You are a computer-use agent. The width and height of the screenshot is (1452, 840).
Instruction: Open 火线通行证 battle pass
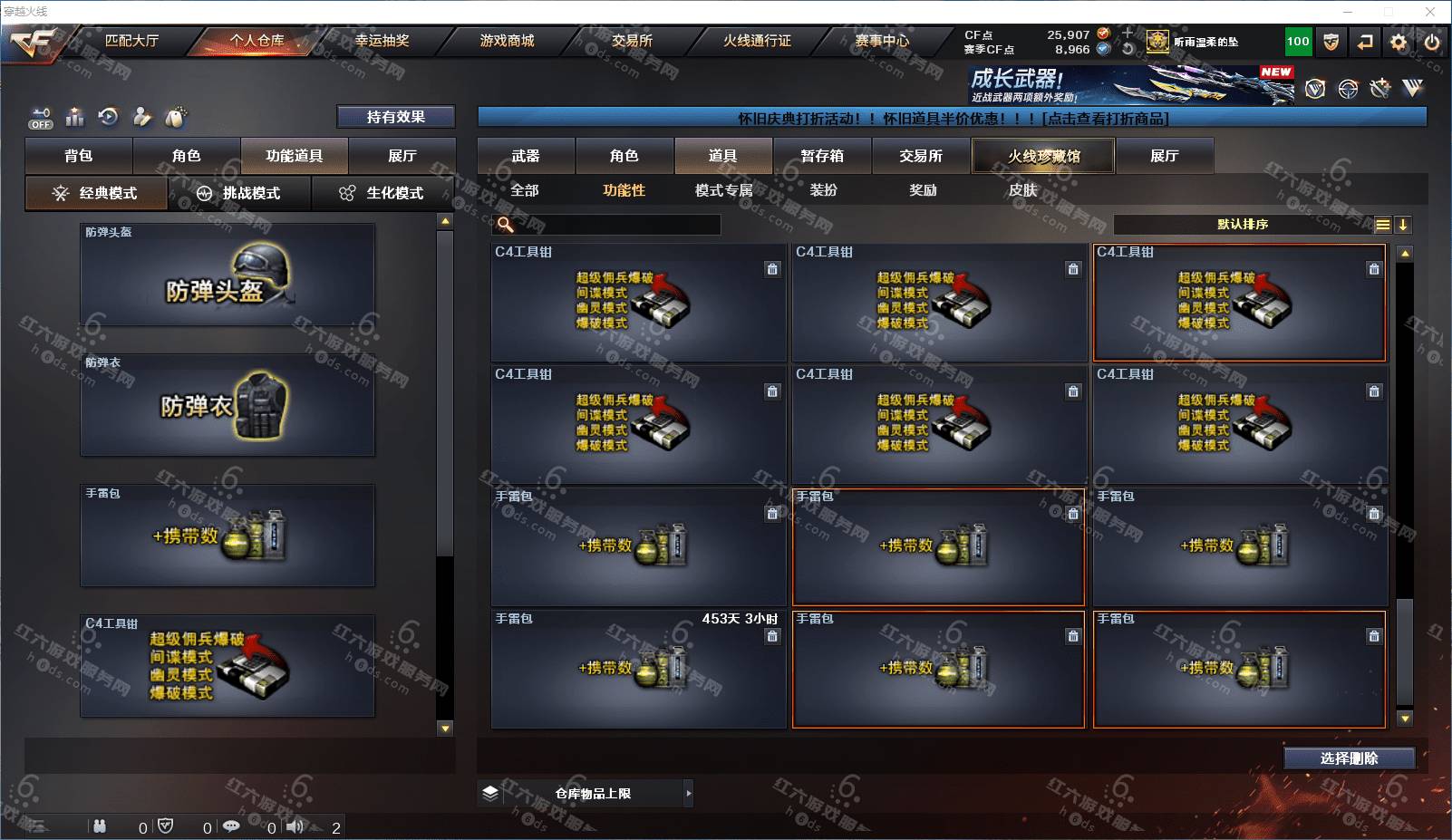(757, 41)
